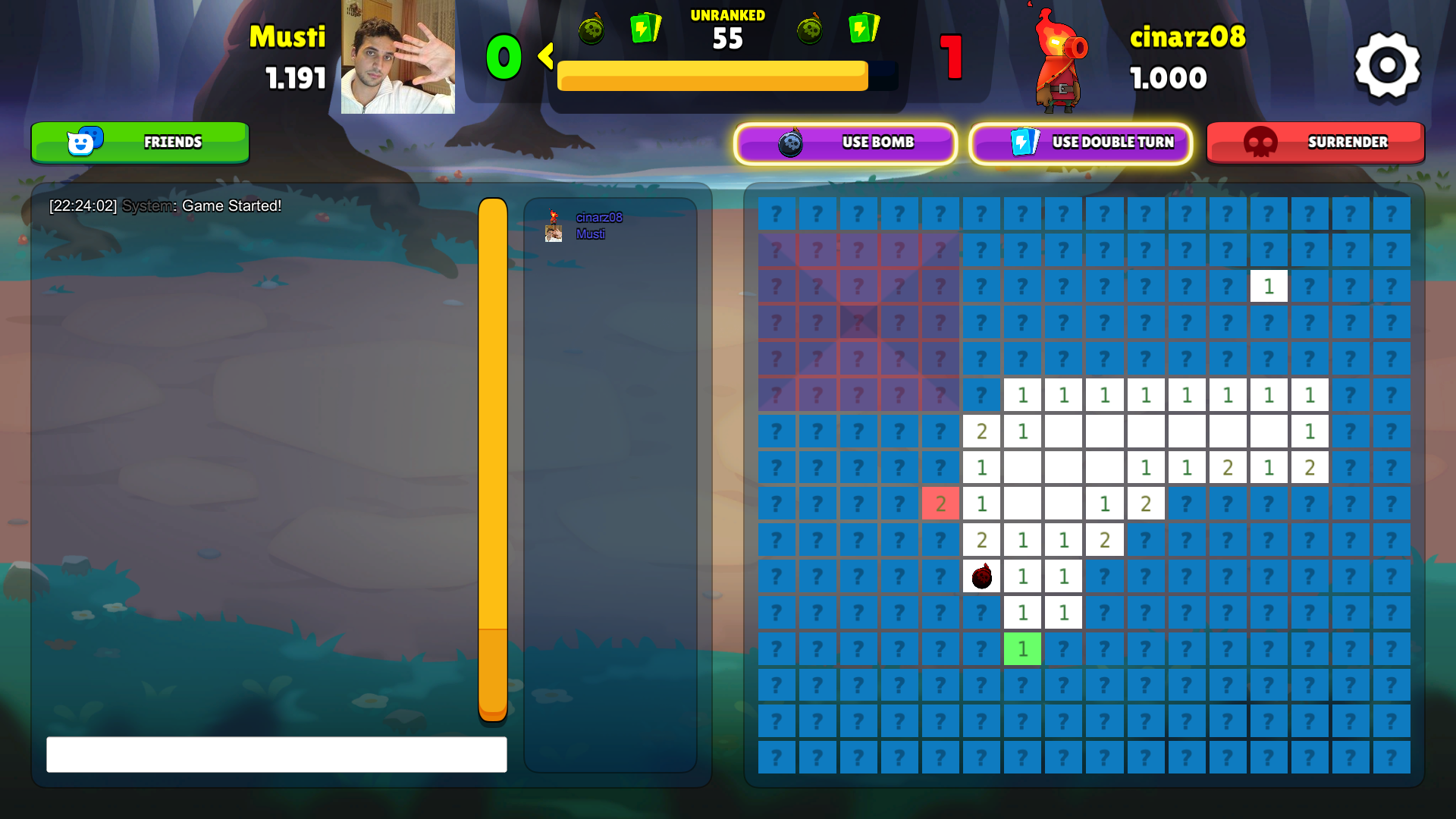Click the skull icon on Surrender button
1456x819 pixels.
tap(1260, 143)
